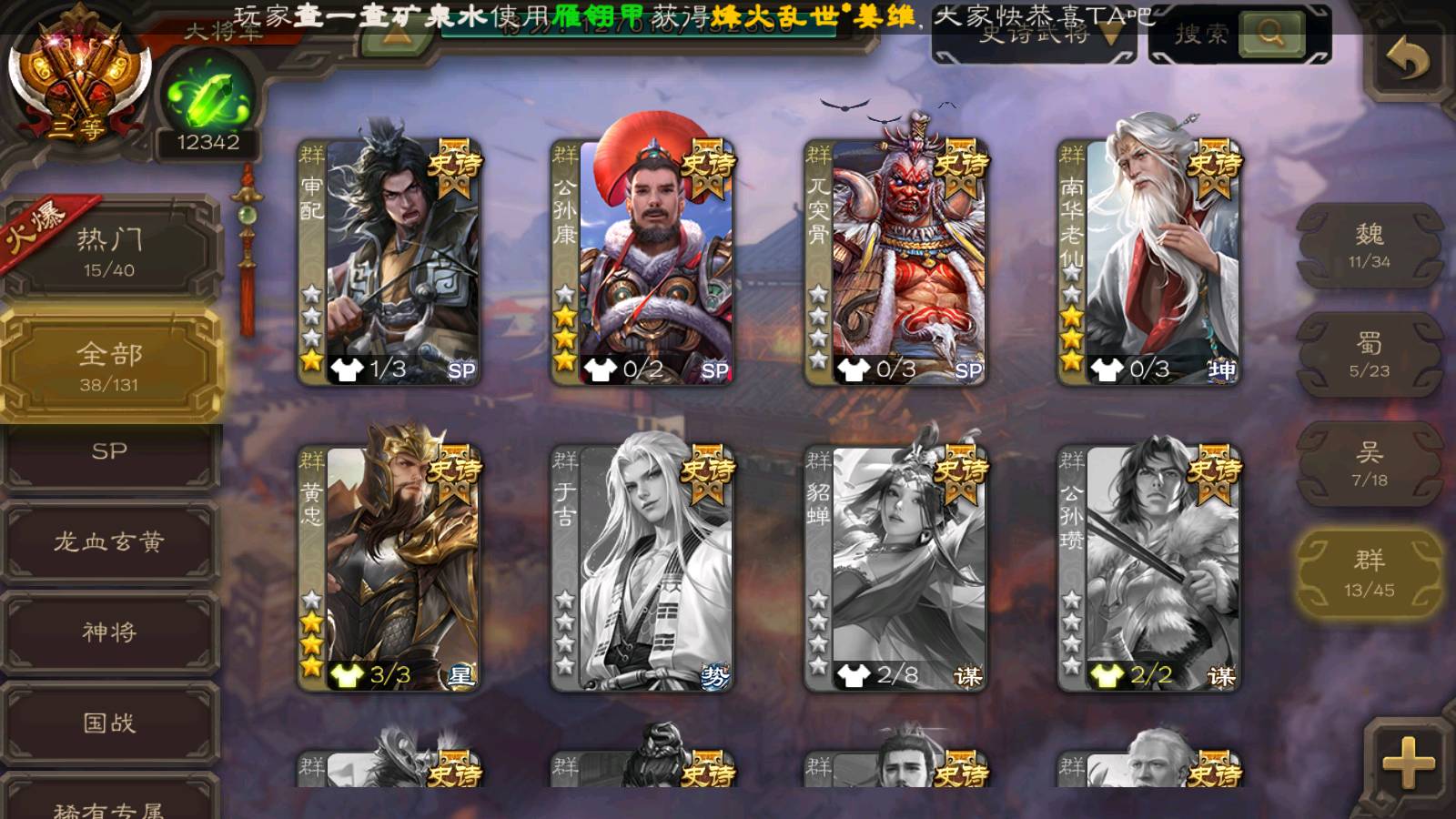
Task: Show the 全部 heroes tab
Action: click(109, 366)
